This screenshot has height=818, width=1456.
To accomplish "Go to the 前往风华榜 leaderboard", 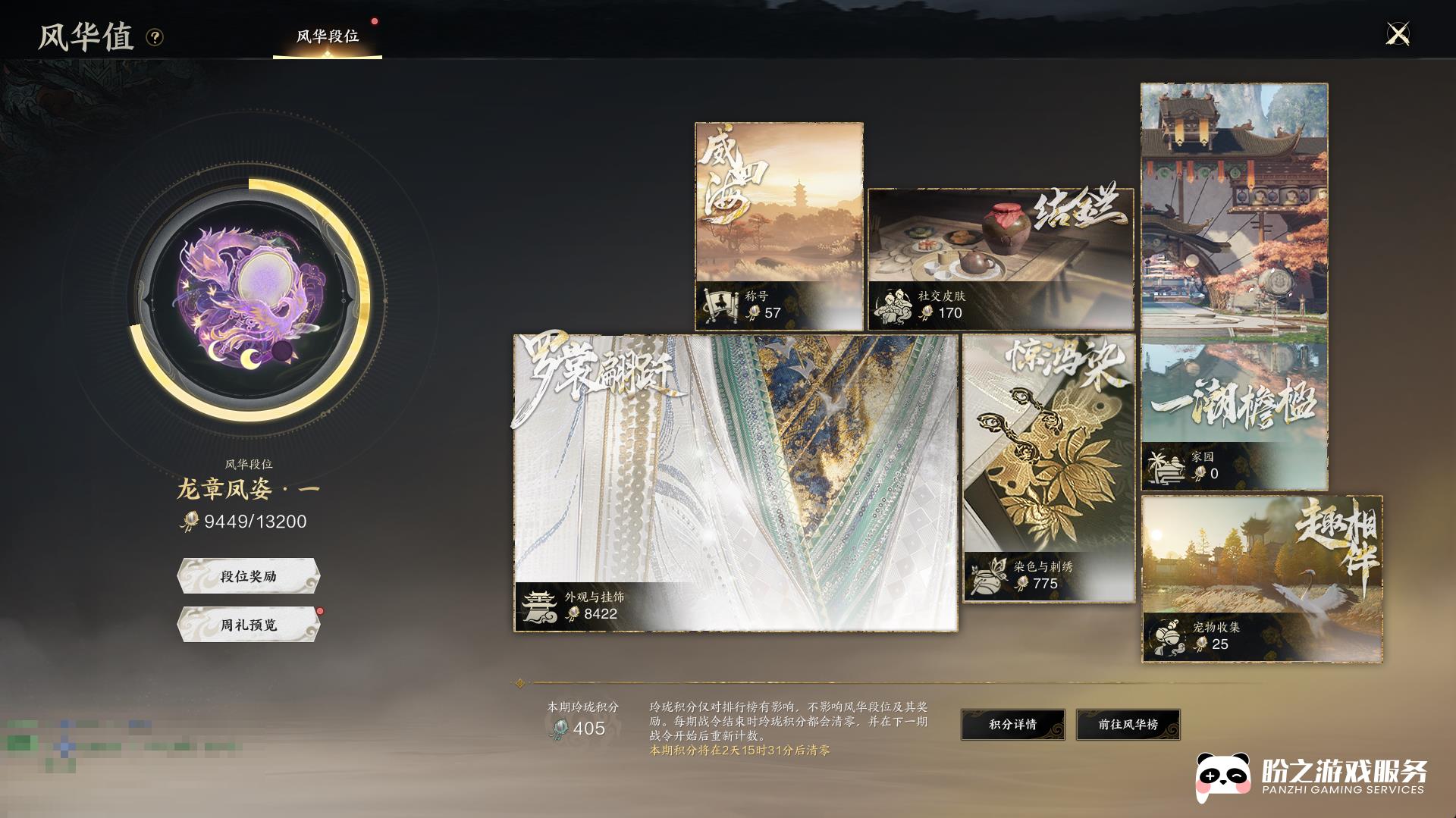I will coord(1128,724).
